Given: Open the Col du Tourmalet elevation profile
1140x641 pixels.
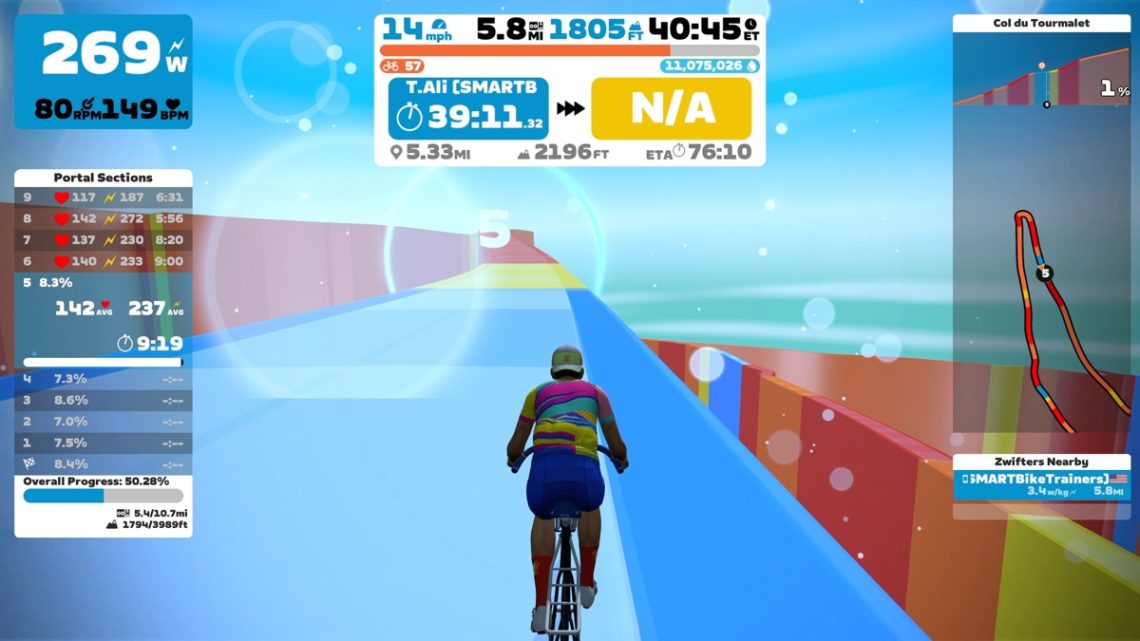Looking at the screenshot, I should point(1041,72).
